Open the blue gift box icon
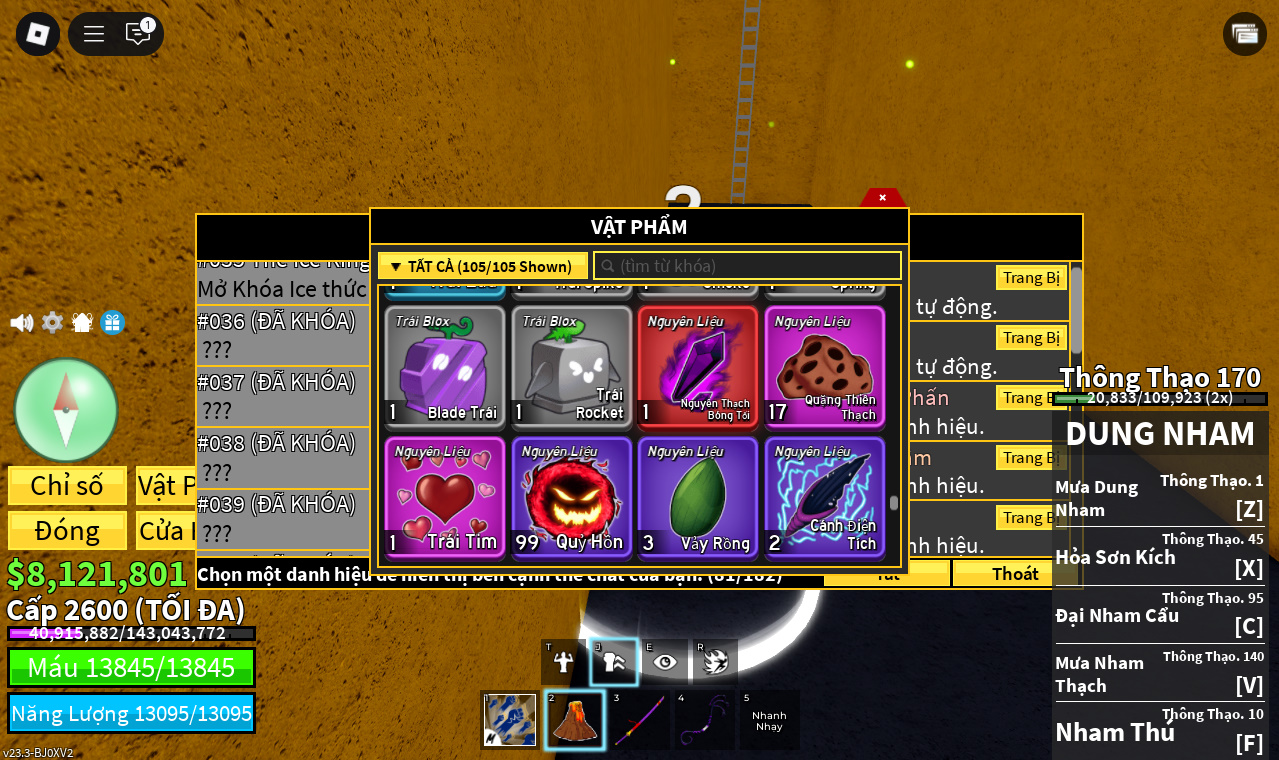This screenshot has width=1279, height=760. point(113,323)
